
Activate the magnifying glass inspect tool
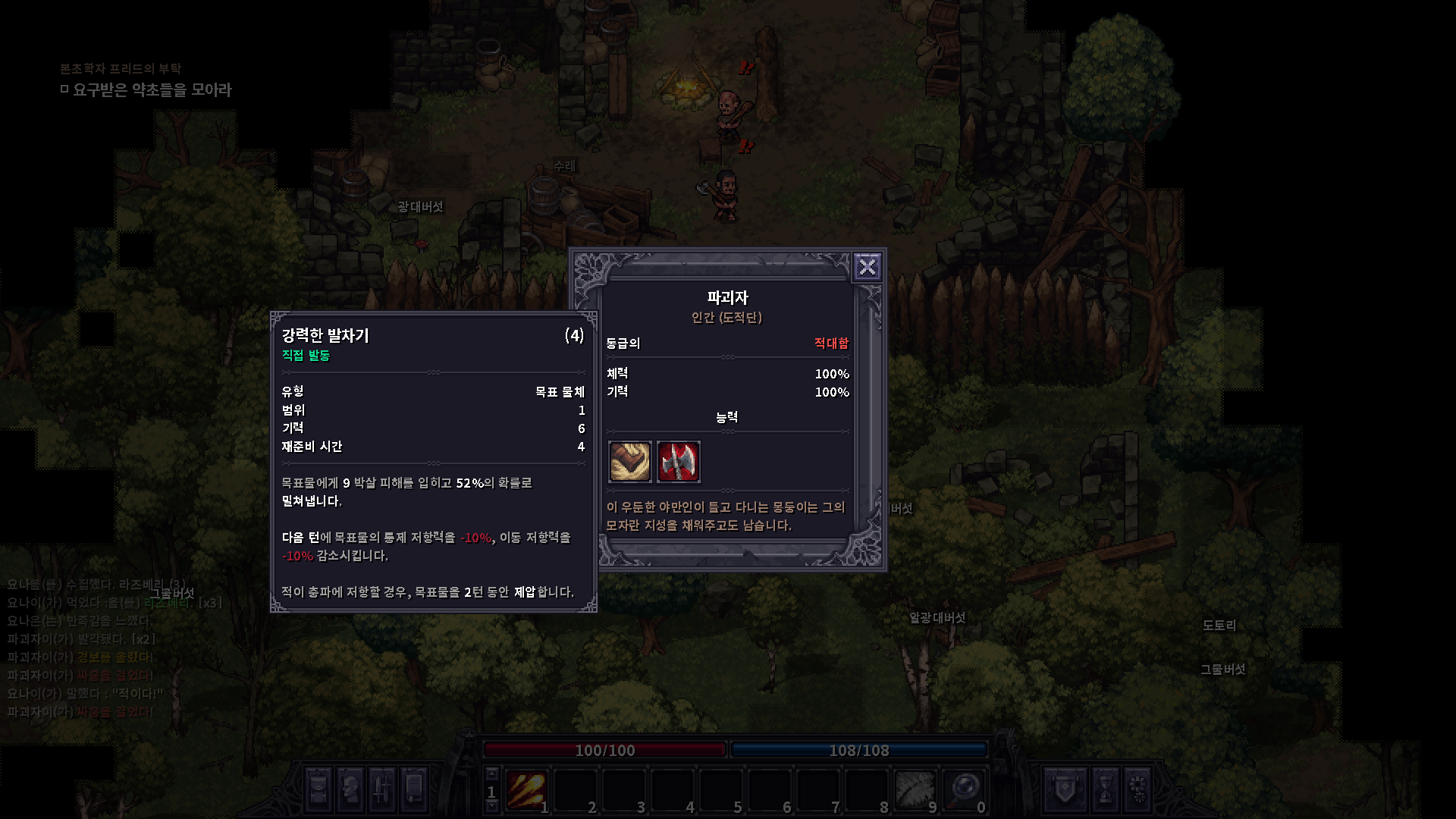point(963,790)
